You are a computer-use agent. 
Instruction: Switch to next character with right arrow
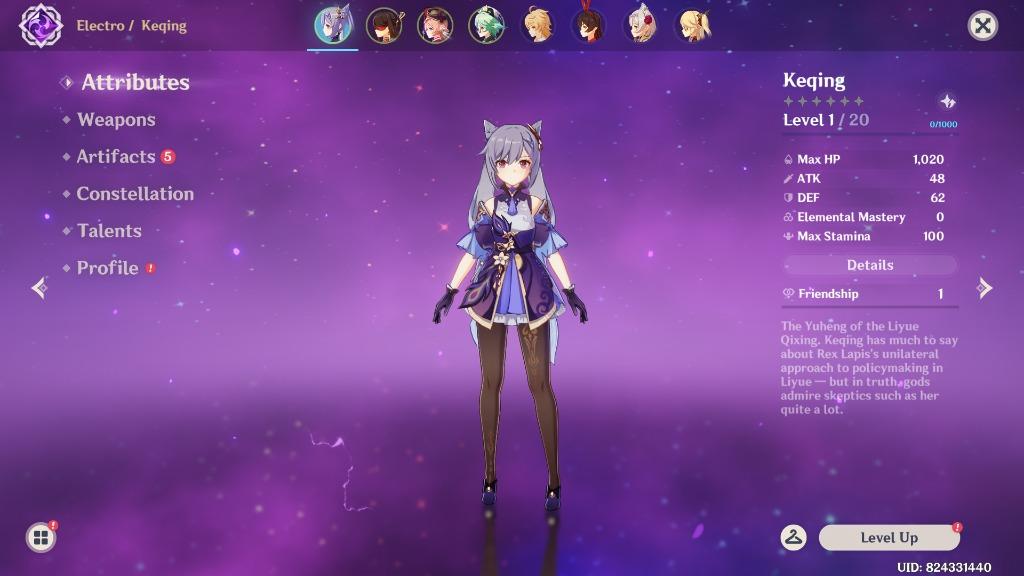pos(984,289)
